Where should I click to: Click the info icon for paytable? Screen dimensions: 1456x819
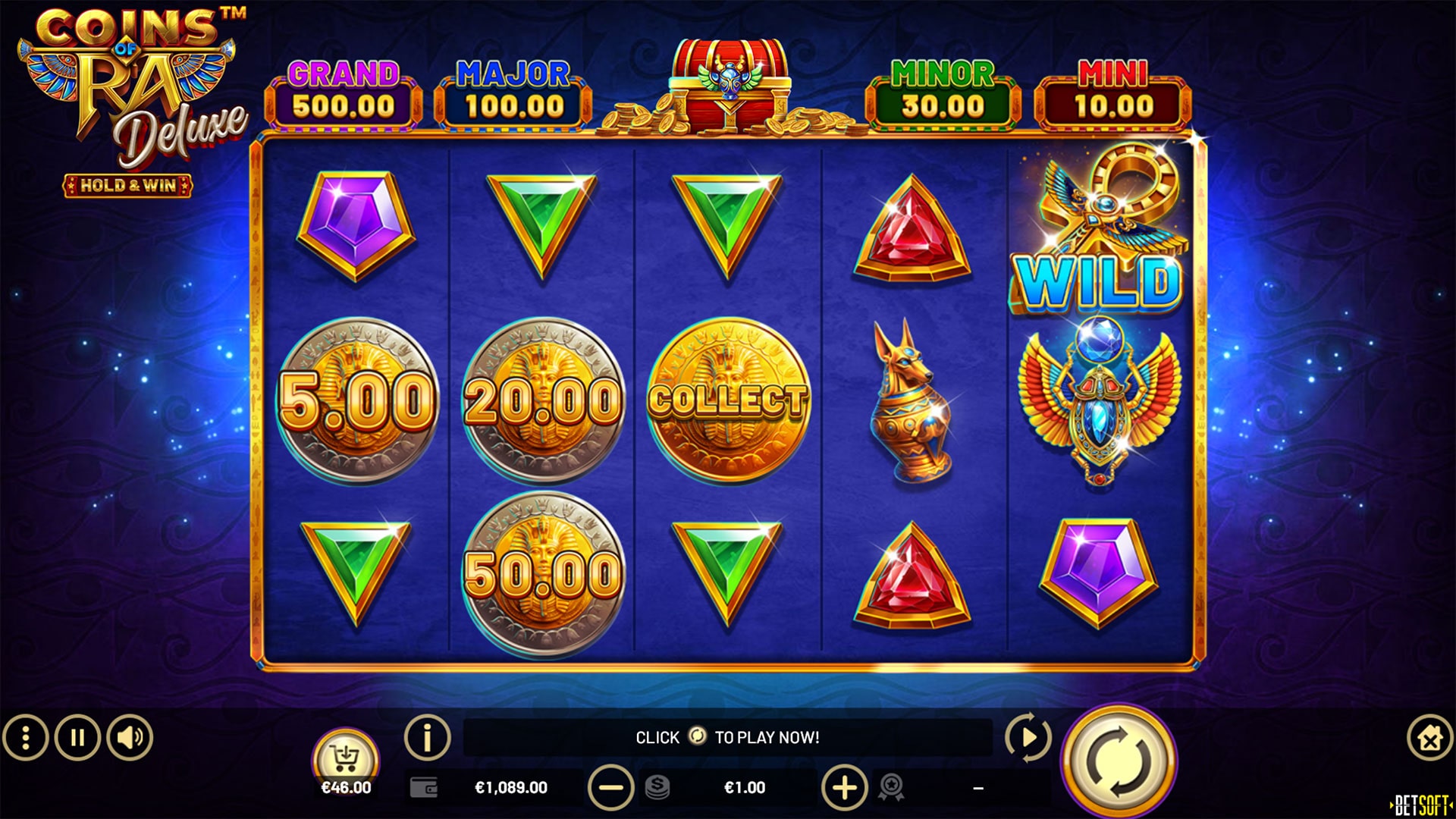pyautogui.click(x=428, y=735)
